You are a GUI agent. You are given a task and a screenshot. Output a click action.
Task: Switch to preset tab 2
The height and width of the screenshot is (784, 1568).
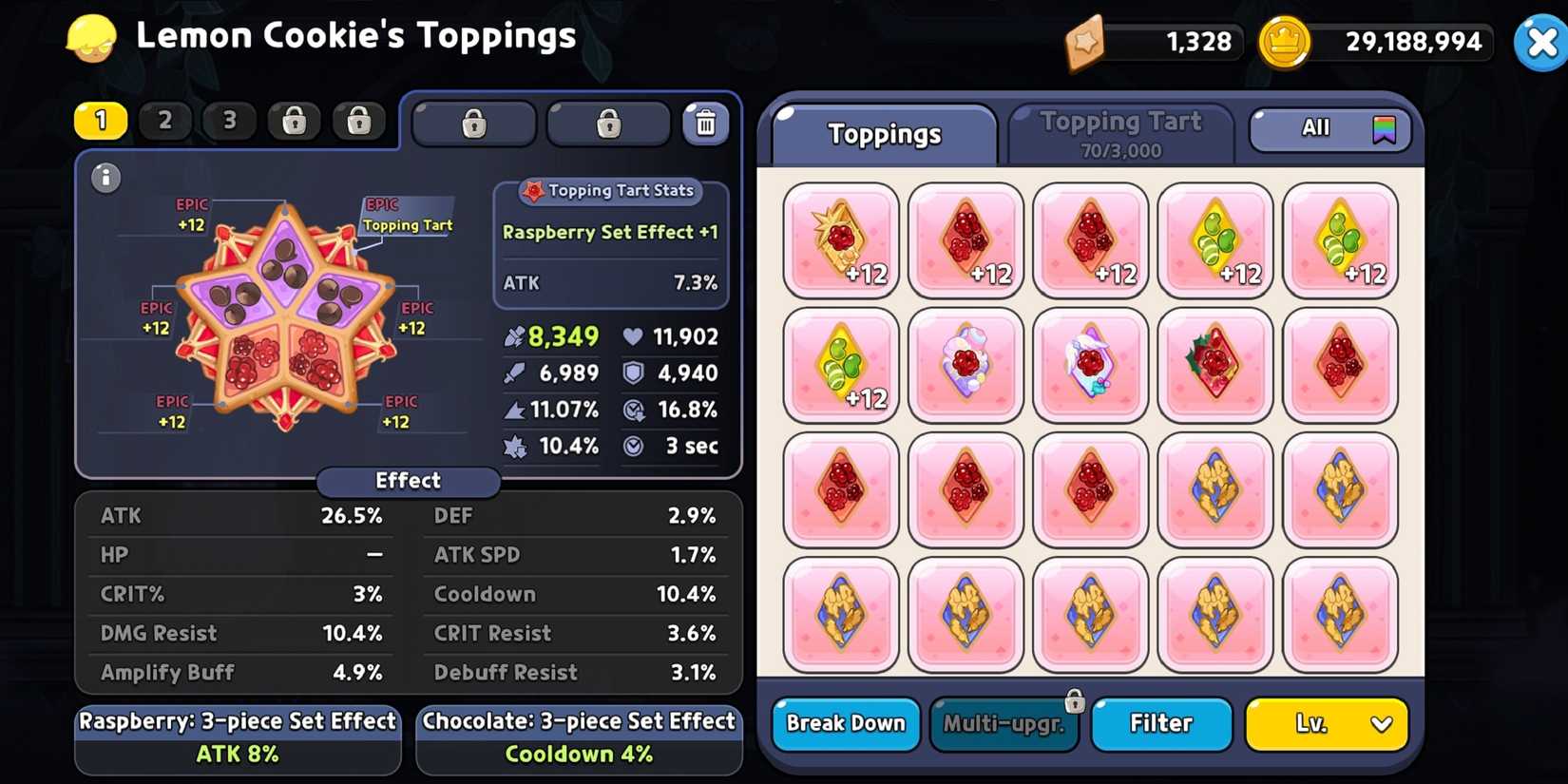click(164, 121)
